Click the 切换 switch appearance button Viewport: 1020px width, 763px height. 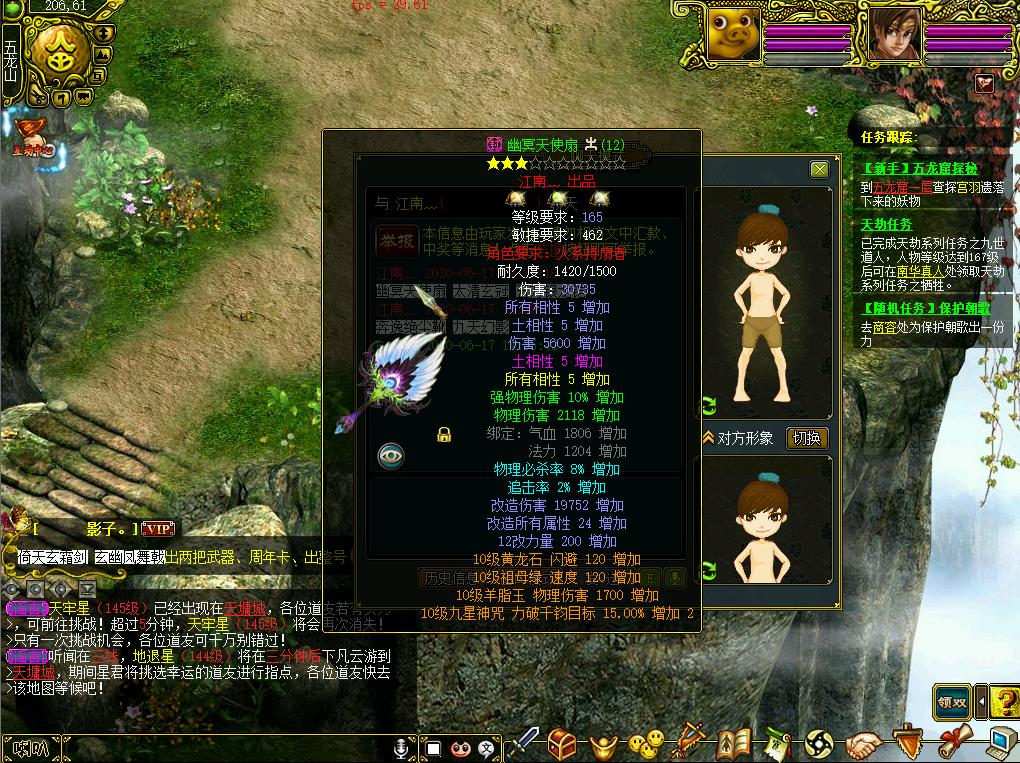(807, 438)
